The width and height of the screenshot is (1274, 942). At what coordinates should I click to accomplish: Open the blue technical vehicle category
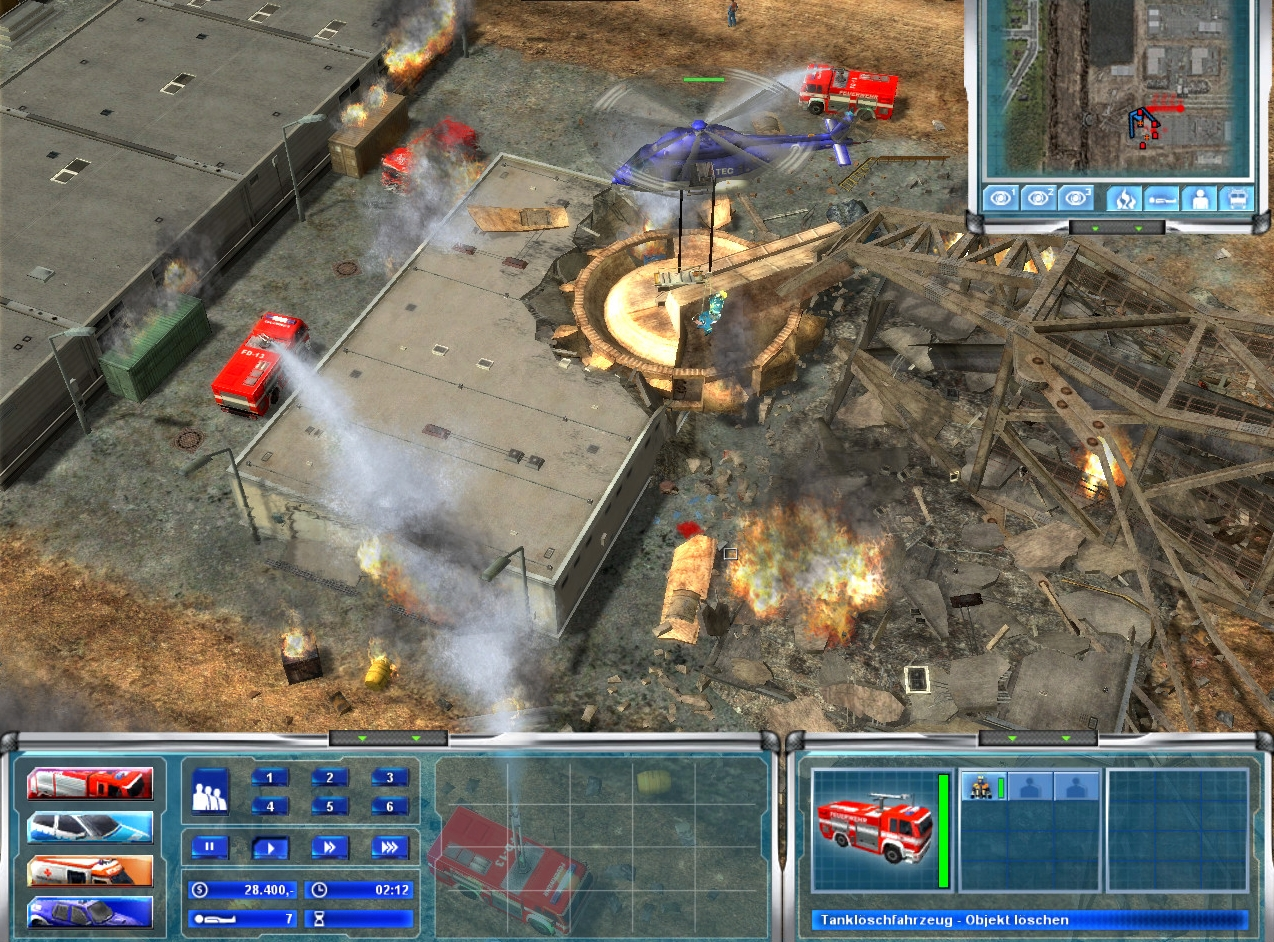click(x=90, y=912)
